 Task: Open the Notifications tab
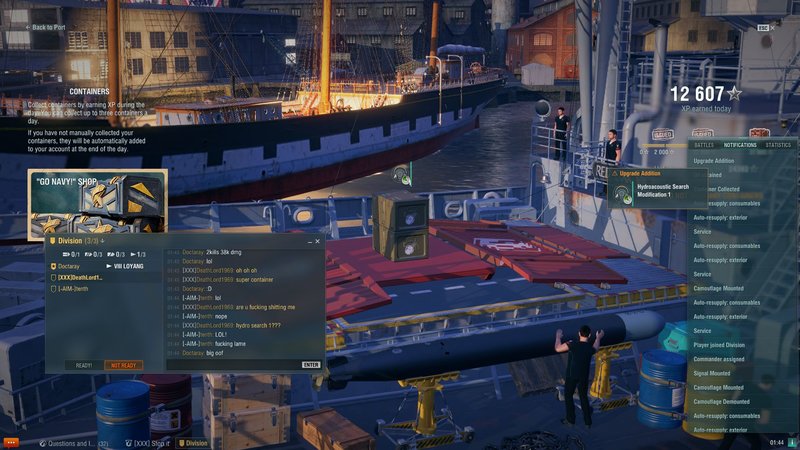point(740,145)
